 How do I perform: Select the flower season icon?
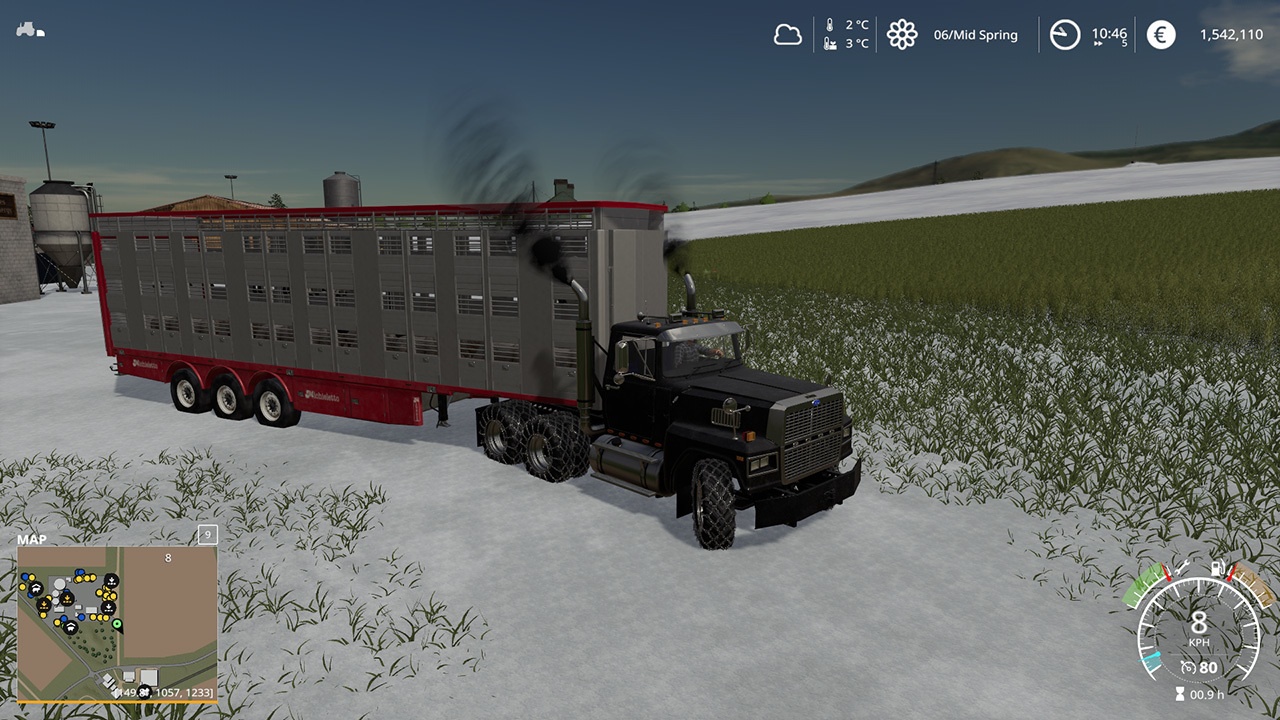[x=902, y=35]
